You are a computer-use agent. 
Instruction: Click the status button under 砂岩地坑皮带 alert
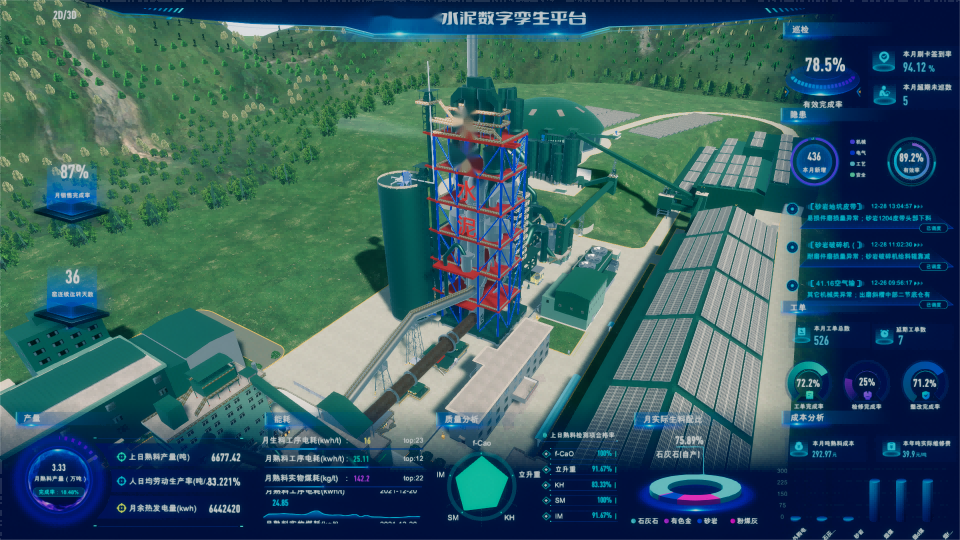(933, 229)
